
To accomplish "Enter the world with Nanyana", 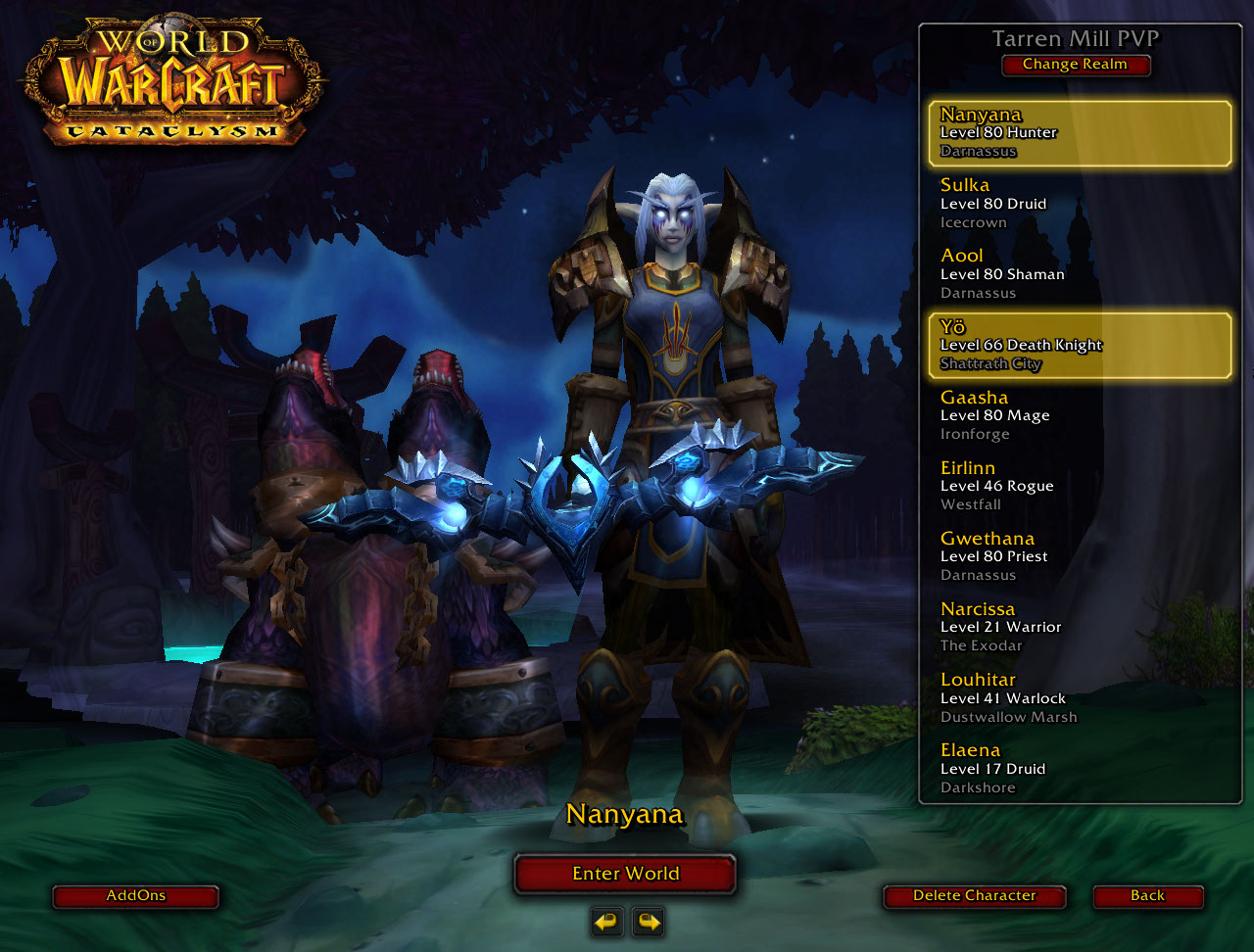I will 625,874.
